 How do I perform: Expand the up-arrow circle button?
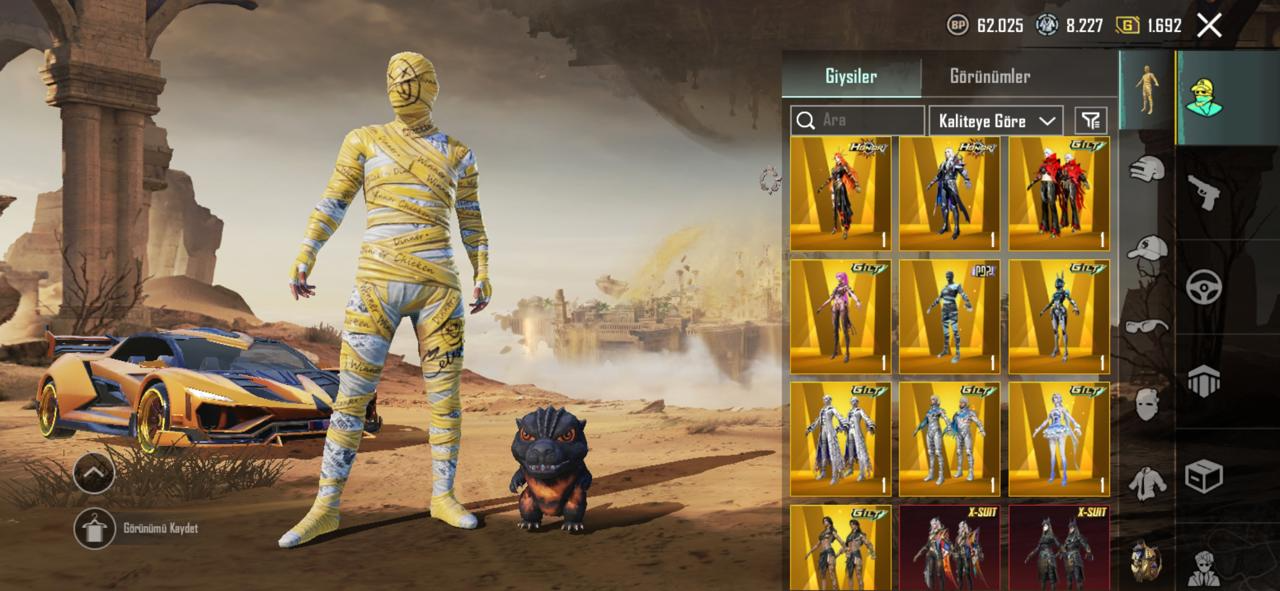pos(94,473)
